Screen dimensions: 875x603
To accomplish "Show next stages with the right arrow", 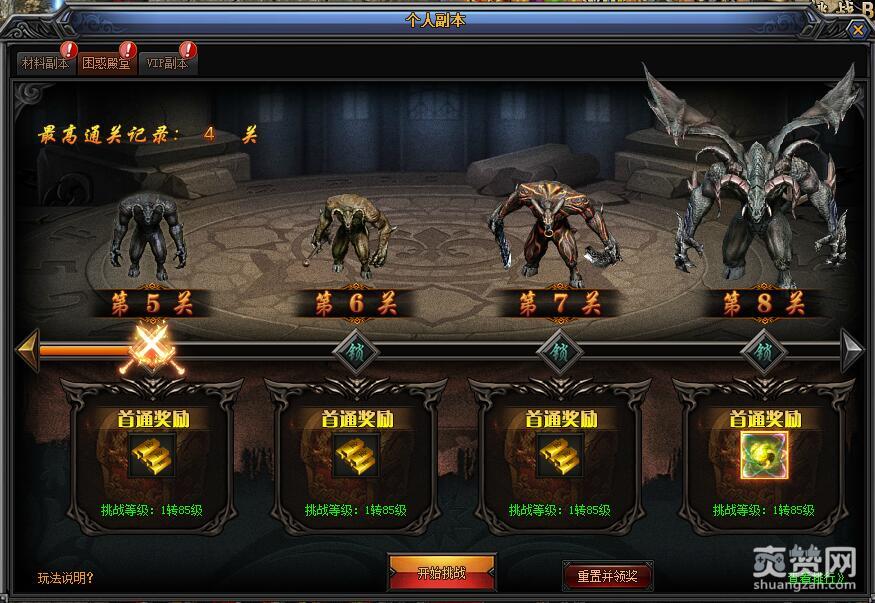I will click(851, 350).
